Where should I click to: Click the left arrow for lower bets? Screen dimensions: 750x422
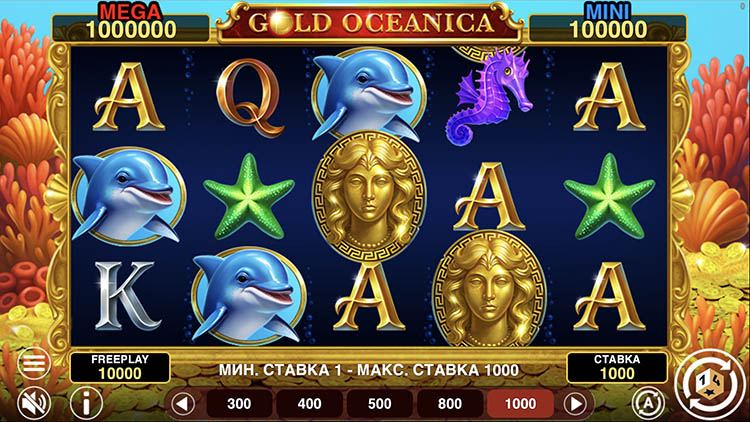click(182, 404)
